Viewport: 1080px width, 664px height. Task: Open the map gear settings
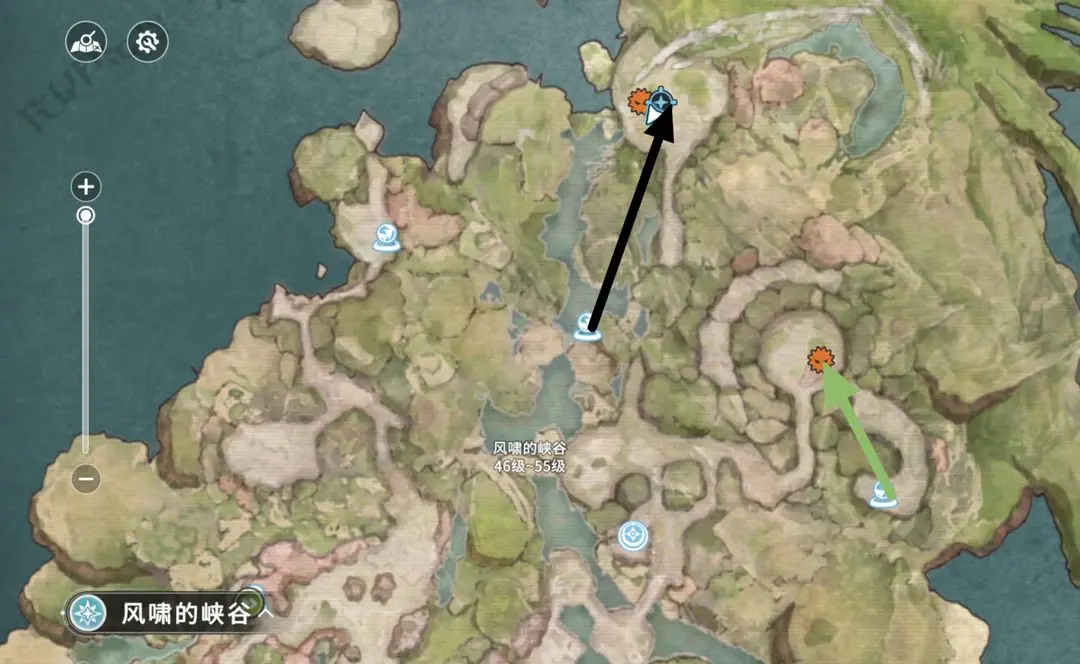pyautogui.click(x=148, y=42)
